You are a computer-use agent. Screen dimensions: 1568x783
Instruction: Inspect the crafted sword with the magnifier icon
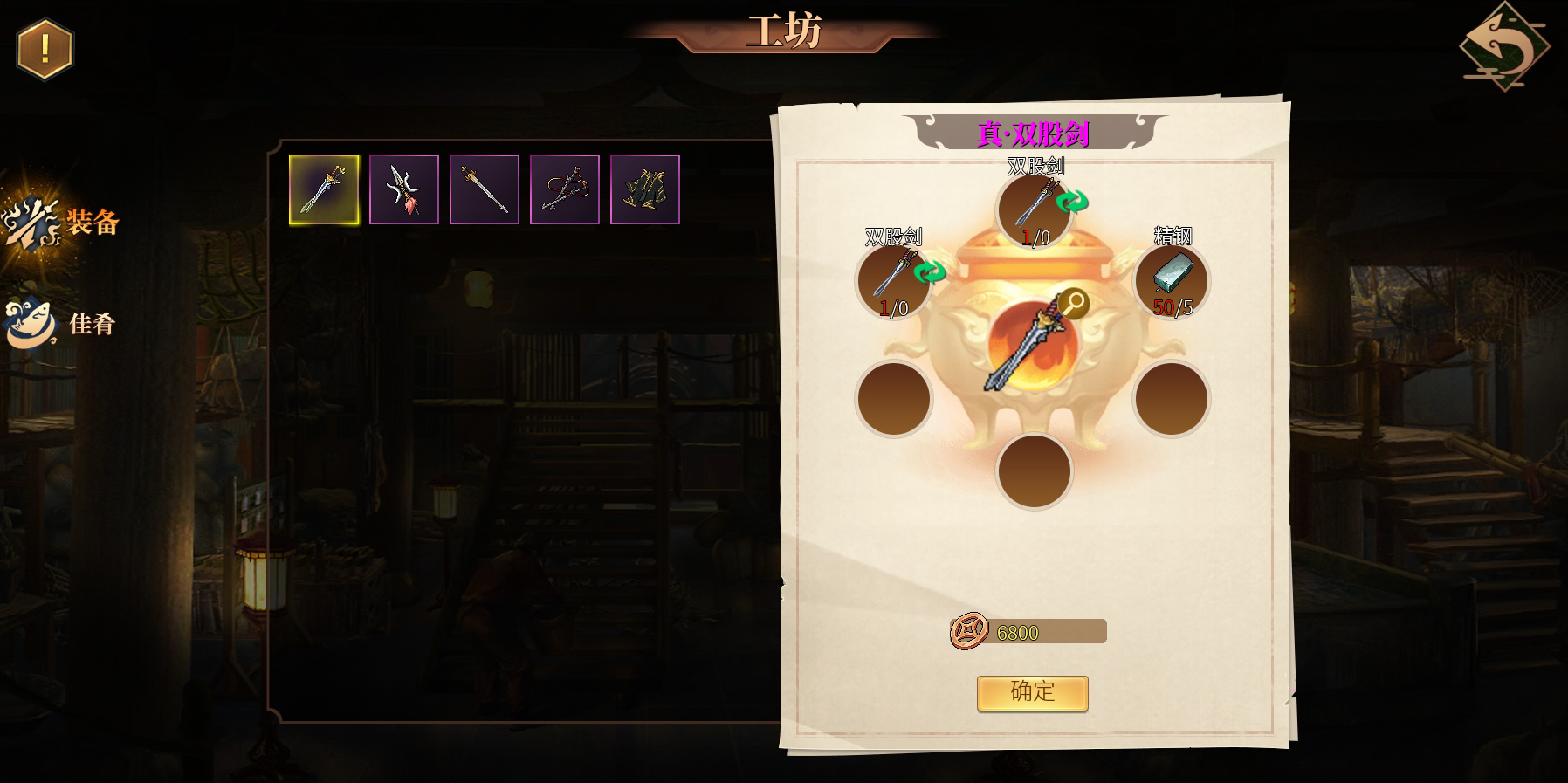click(1074, 304)
